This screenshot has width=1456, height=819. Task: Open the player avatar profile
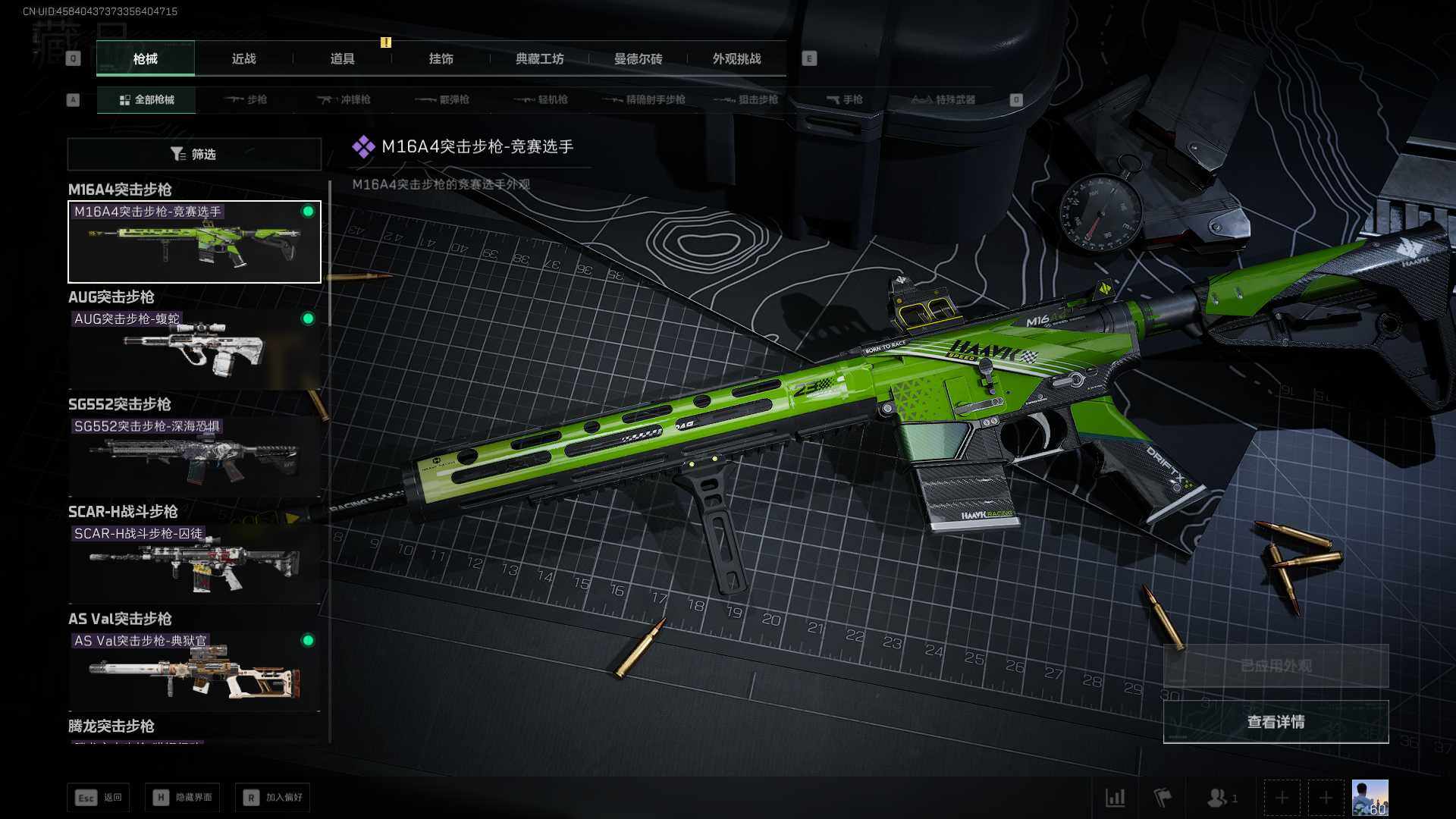click(x=1370, y=798)
